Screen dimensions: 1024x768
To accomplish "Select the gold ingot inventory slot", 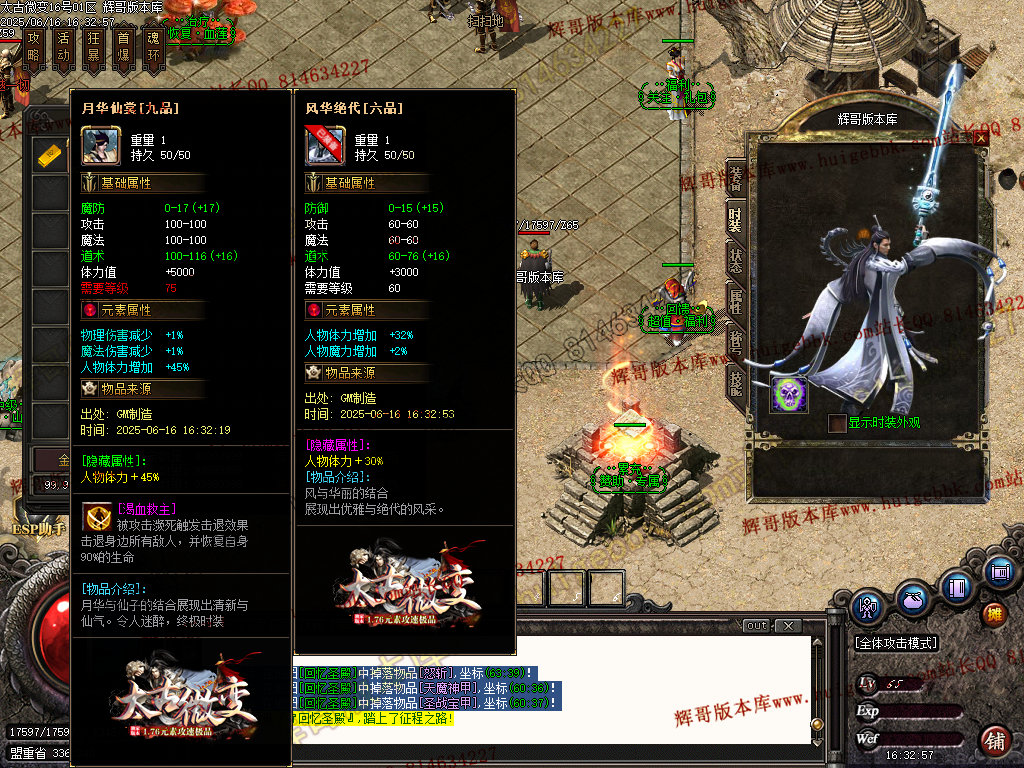I will pyautogui.click(x=50, y=156).
